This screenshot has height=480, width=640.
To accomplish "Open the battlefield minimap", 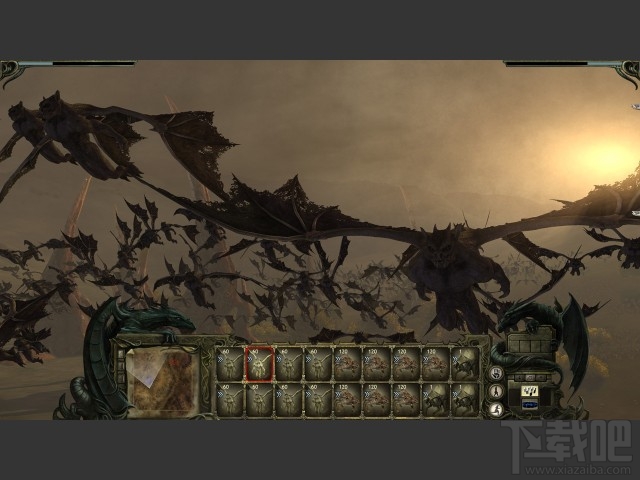I will click(x=163, y=380).
